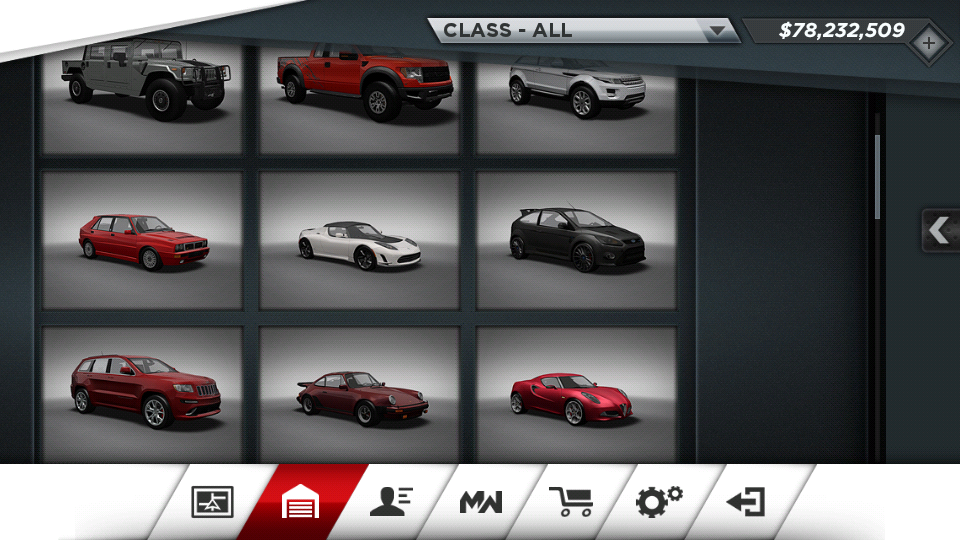This screenshot has height=540, width=960.
Task: Open the shopping cart store
Action: pos(571,502)
